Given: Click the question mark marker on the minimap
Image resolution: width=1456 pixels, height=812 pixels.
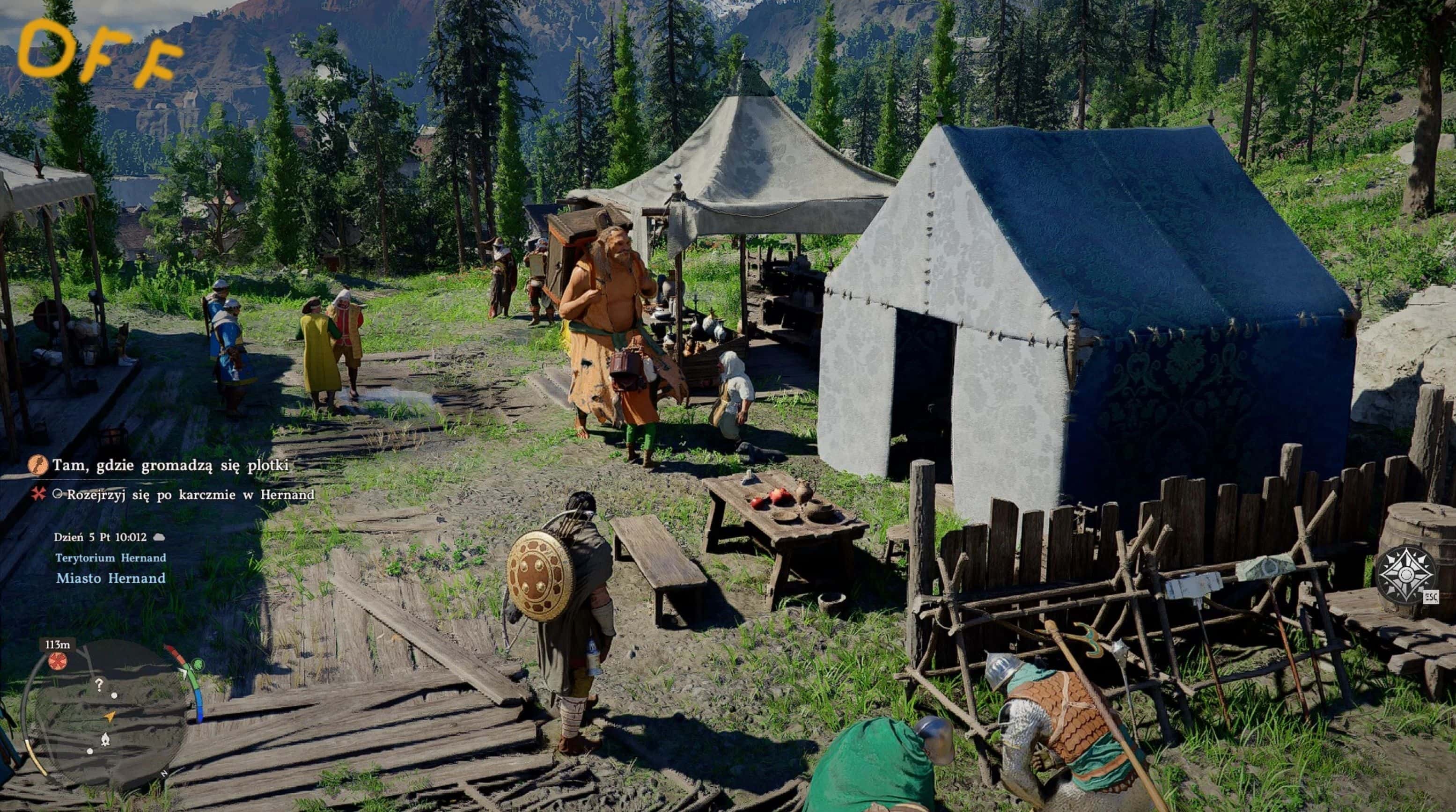Looking at the screenshot, I should point(99,685).
